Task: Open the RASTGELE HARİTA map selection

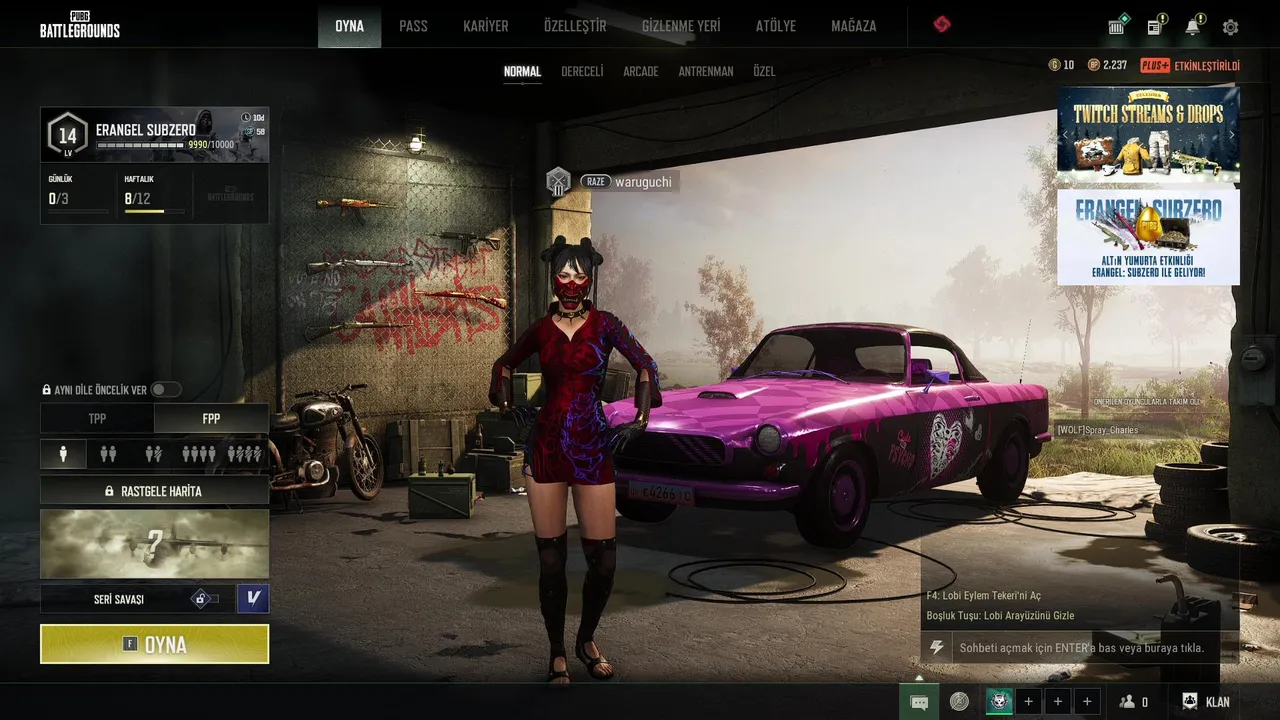Action: 154,491
